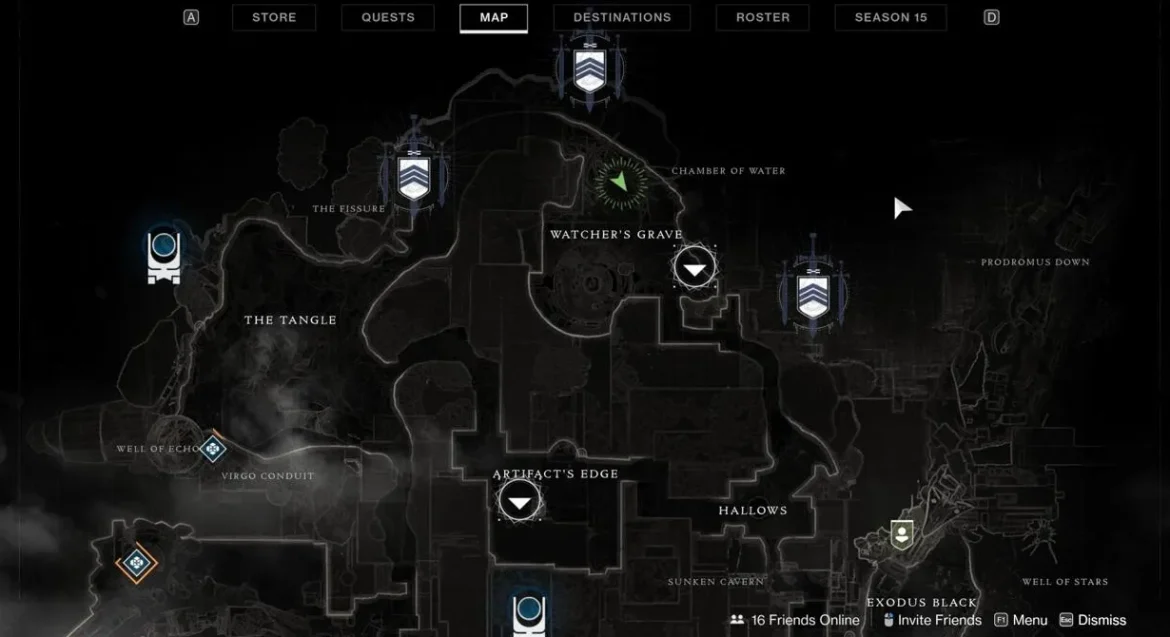Select the blue glowing marker below Artifact's Edge
Image resolution: width=1170 pixels, height=637 pixels.
coord(528,613)
